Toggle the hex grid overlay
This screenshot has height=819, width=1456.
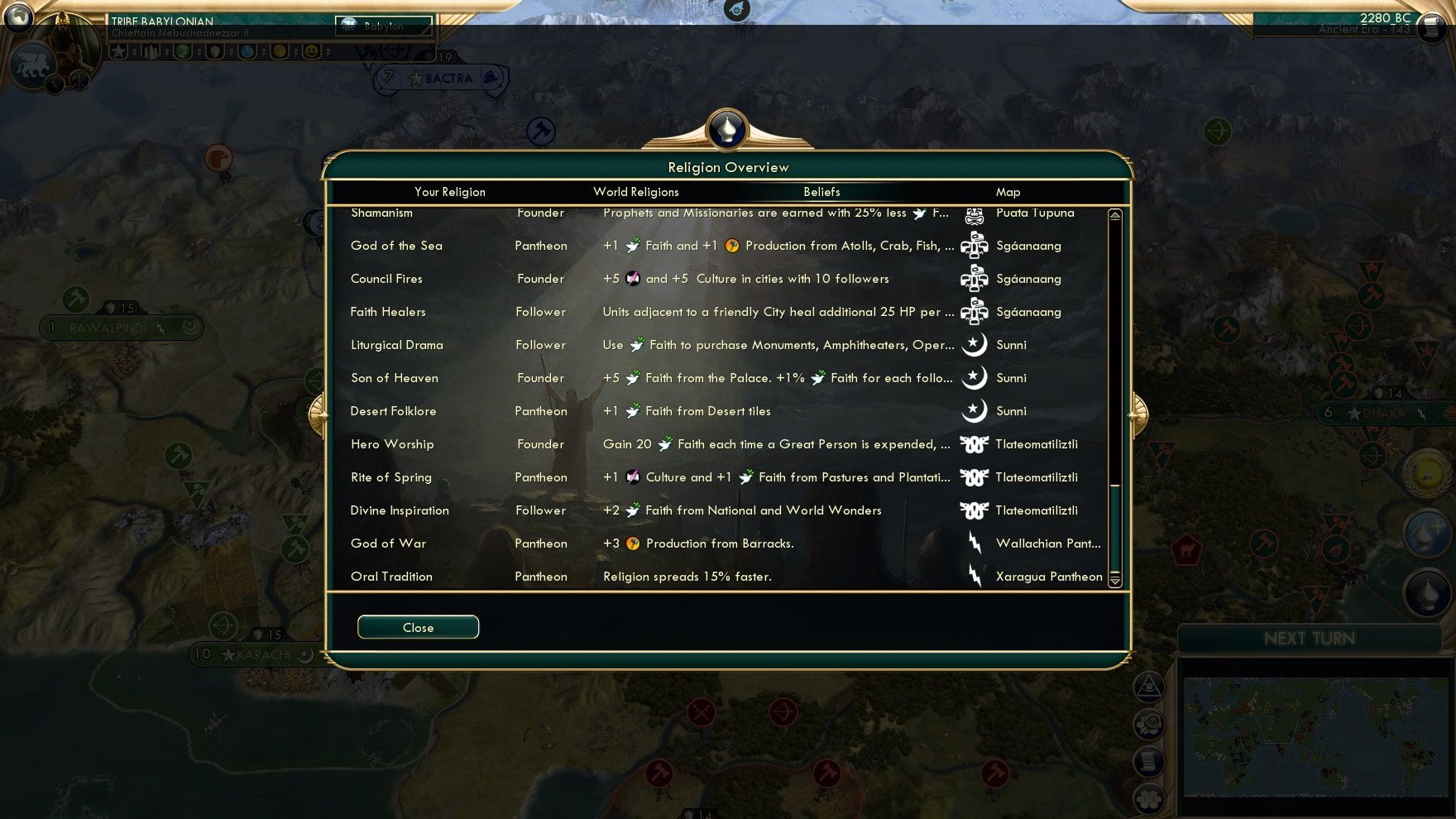pyautogui.click(x=1149, y=801)
